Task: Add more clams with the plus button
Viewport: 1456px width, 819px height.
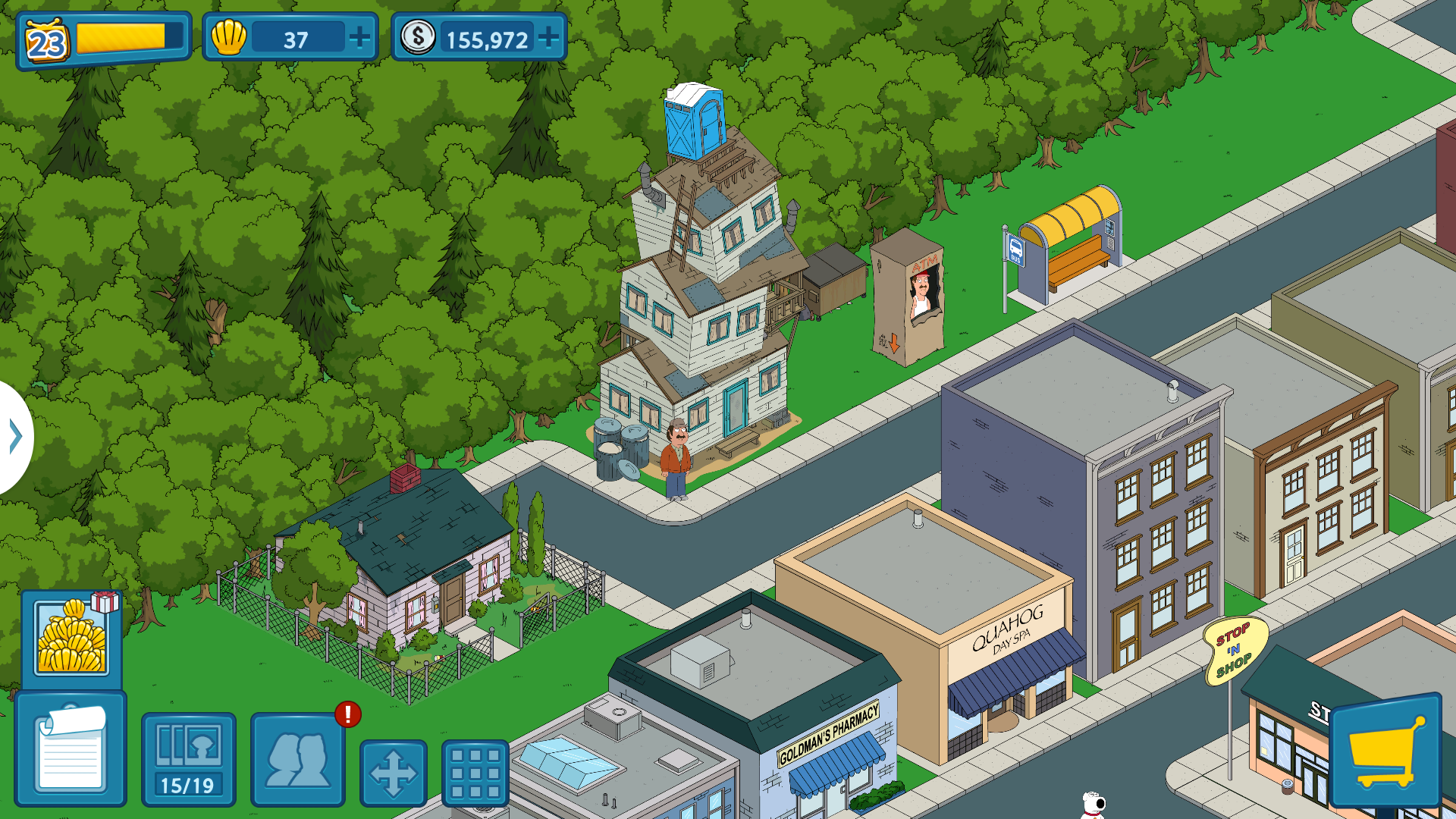Action: click(x=359, y=37)
